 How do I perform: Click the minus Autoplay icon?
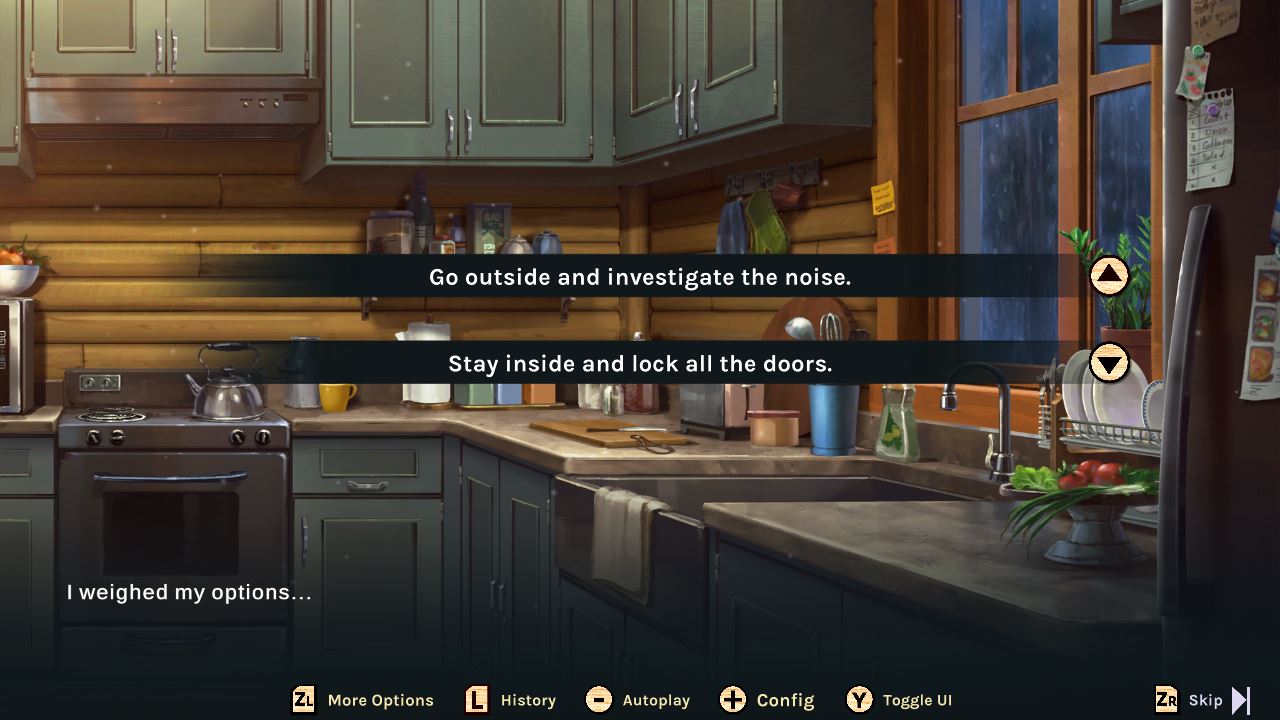[x=601, y=700]
